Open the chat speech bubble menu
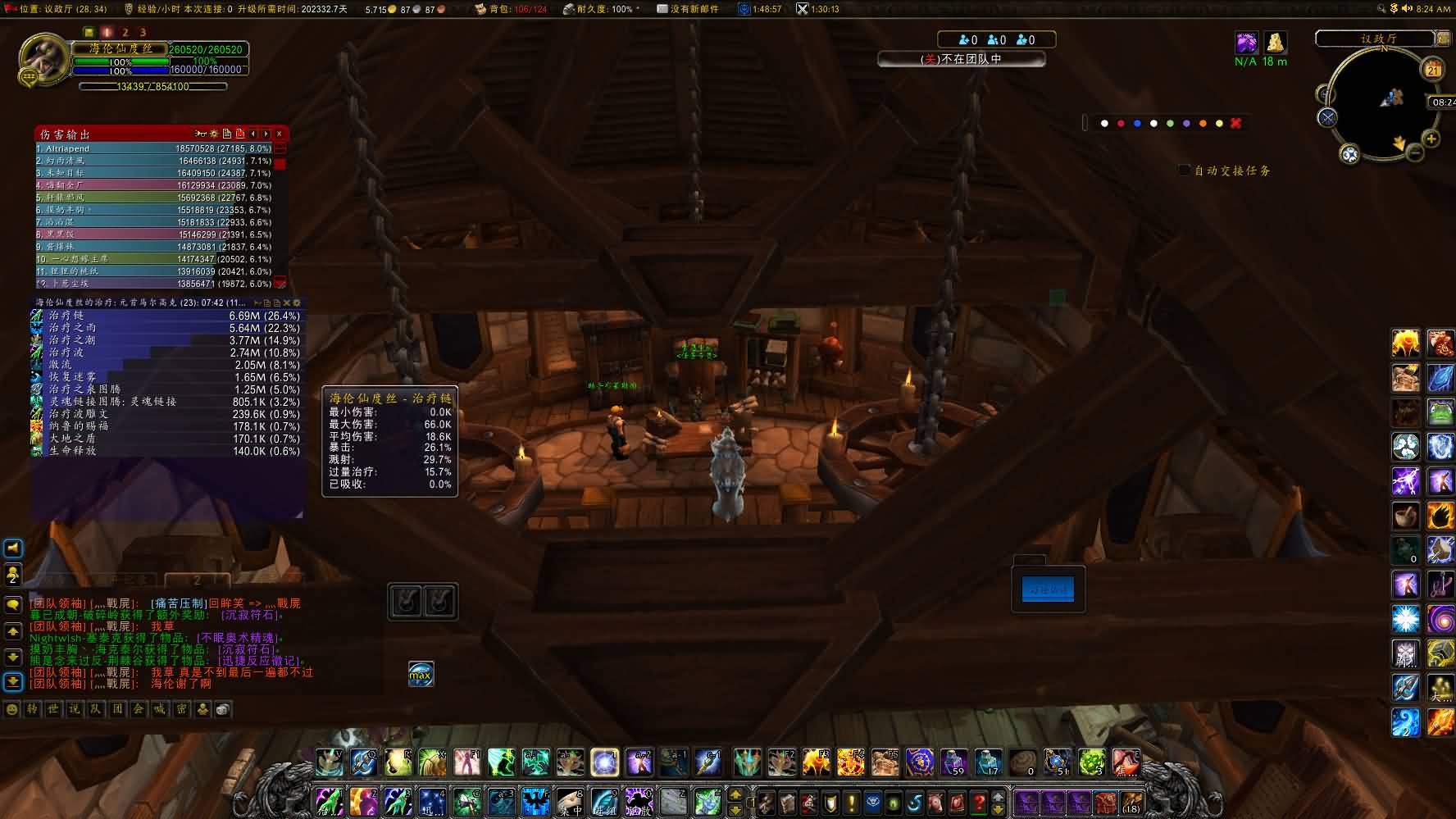 point(13,605)
